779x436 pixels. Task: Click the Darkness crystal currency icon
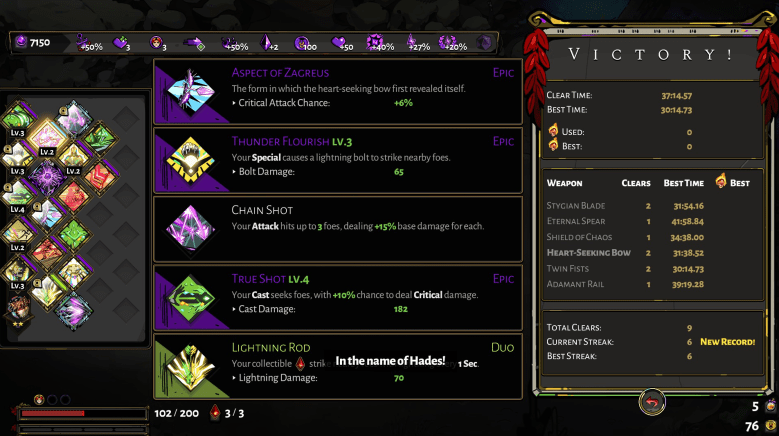point(20,43)
